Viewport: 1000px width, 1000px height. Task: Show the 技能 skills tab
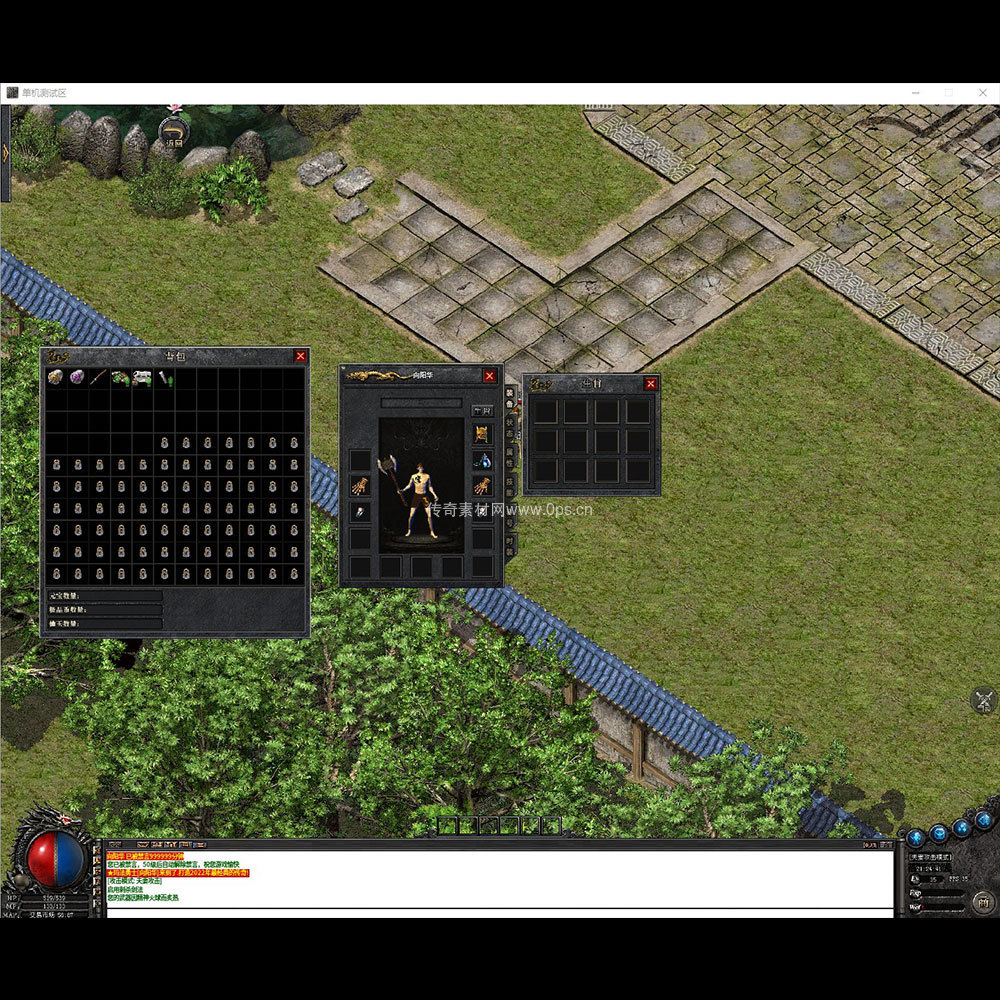coord(509,484)
